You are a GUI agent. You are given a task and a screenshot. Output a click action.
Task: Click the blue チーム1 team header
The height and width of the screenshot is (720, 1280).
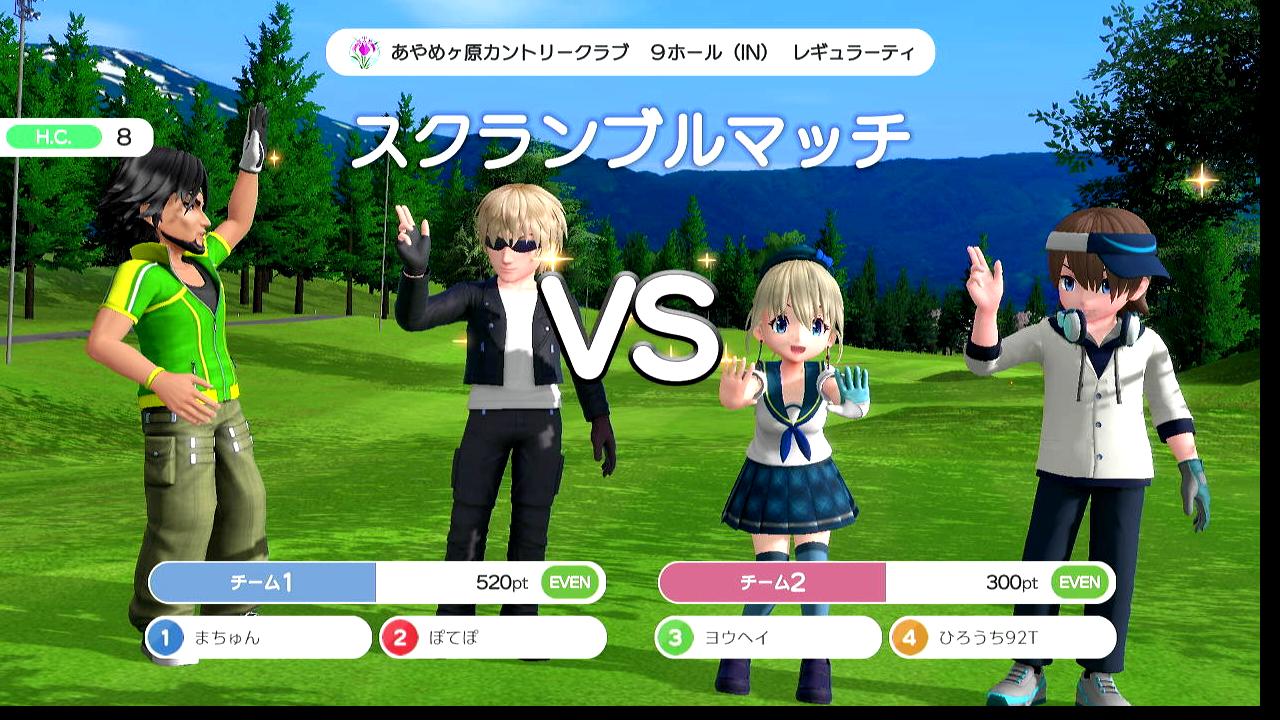pyautogui.click(x=262, y=582)
